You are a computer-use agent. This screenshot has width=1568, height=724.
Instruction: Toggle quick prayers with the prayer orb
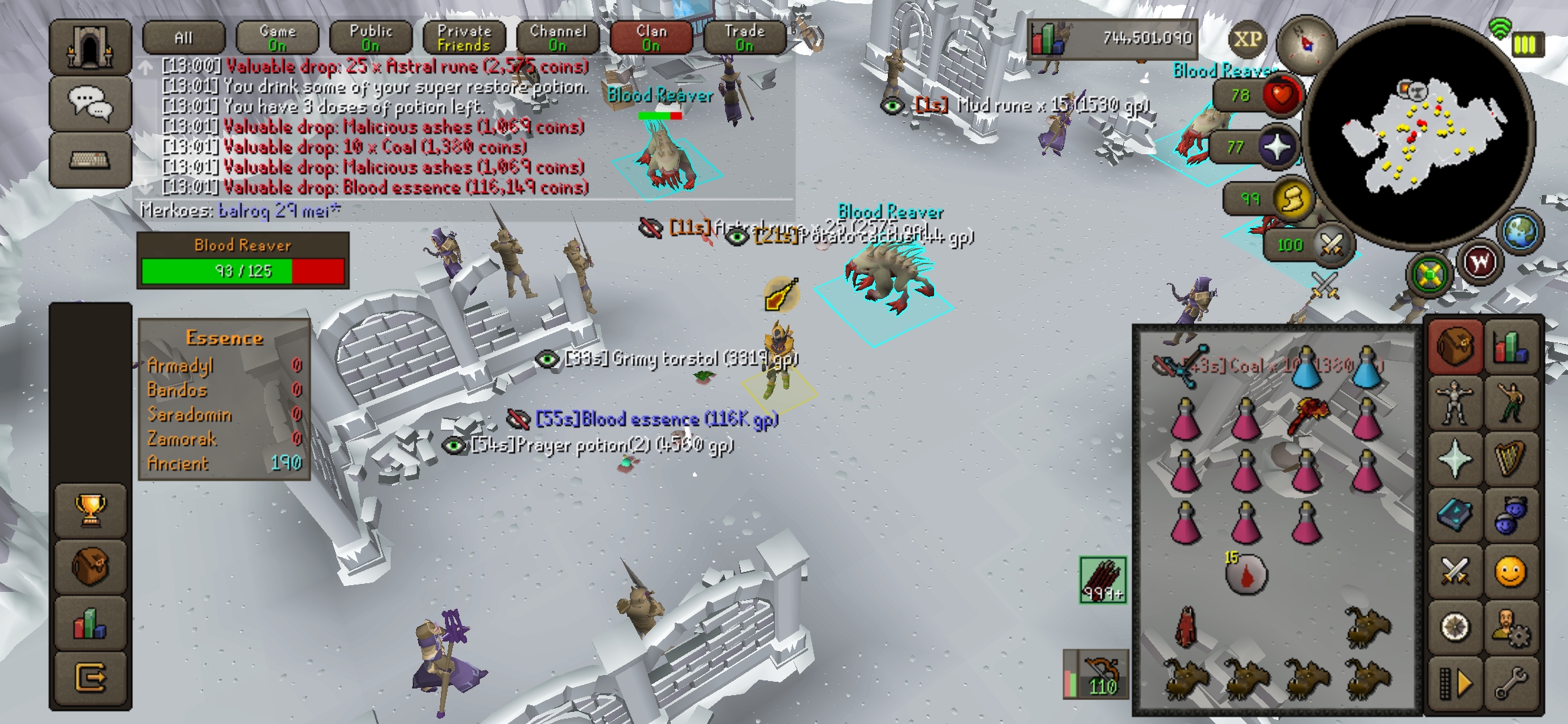(x=1277, y=147)
